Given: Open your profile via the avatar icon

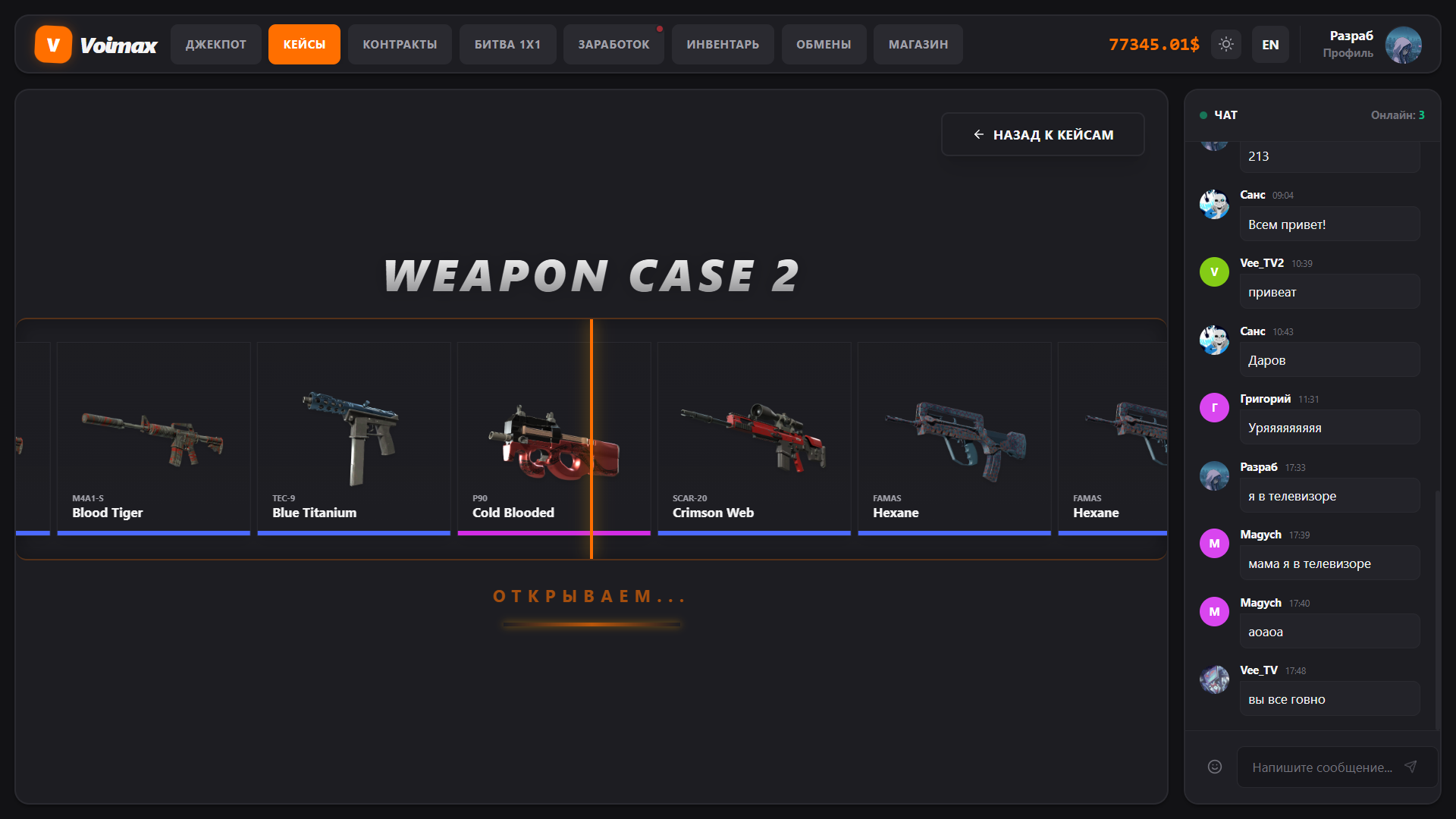Looking at the screenshot, I should (x=1404, y=45).
